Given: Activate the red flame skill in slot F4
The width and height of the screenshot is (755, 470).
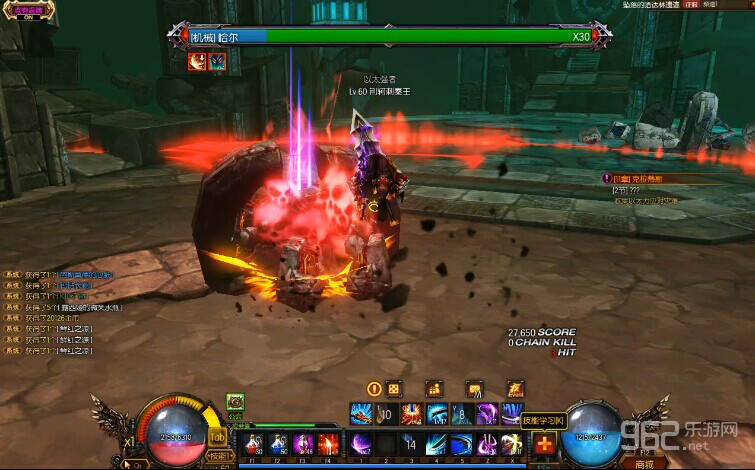Looking at the screenshot, I should (x=327, y=443).
